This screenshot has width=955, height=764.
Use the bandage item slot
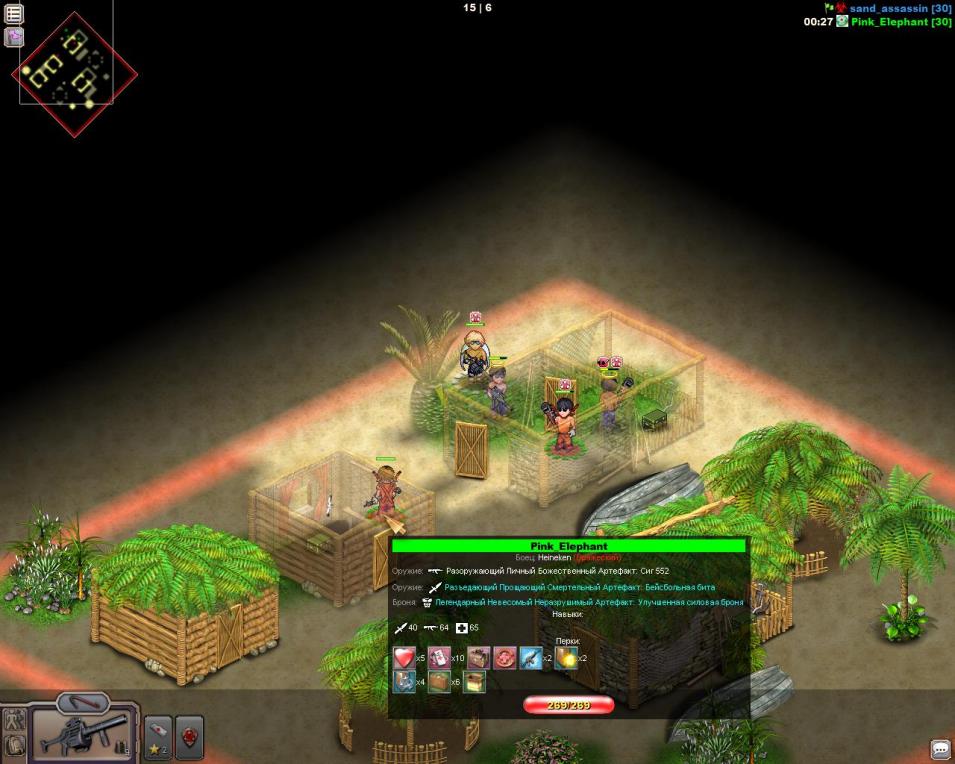159,737
